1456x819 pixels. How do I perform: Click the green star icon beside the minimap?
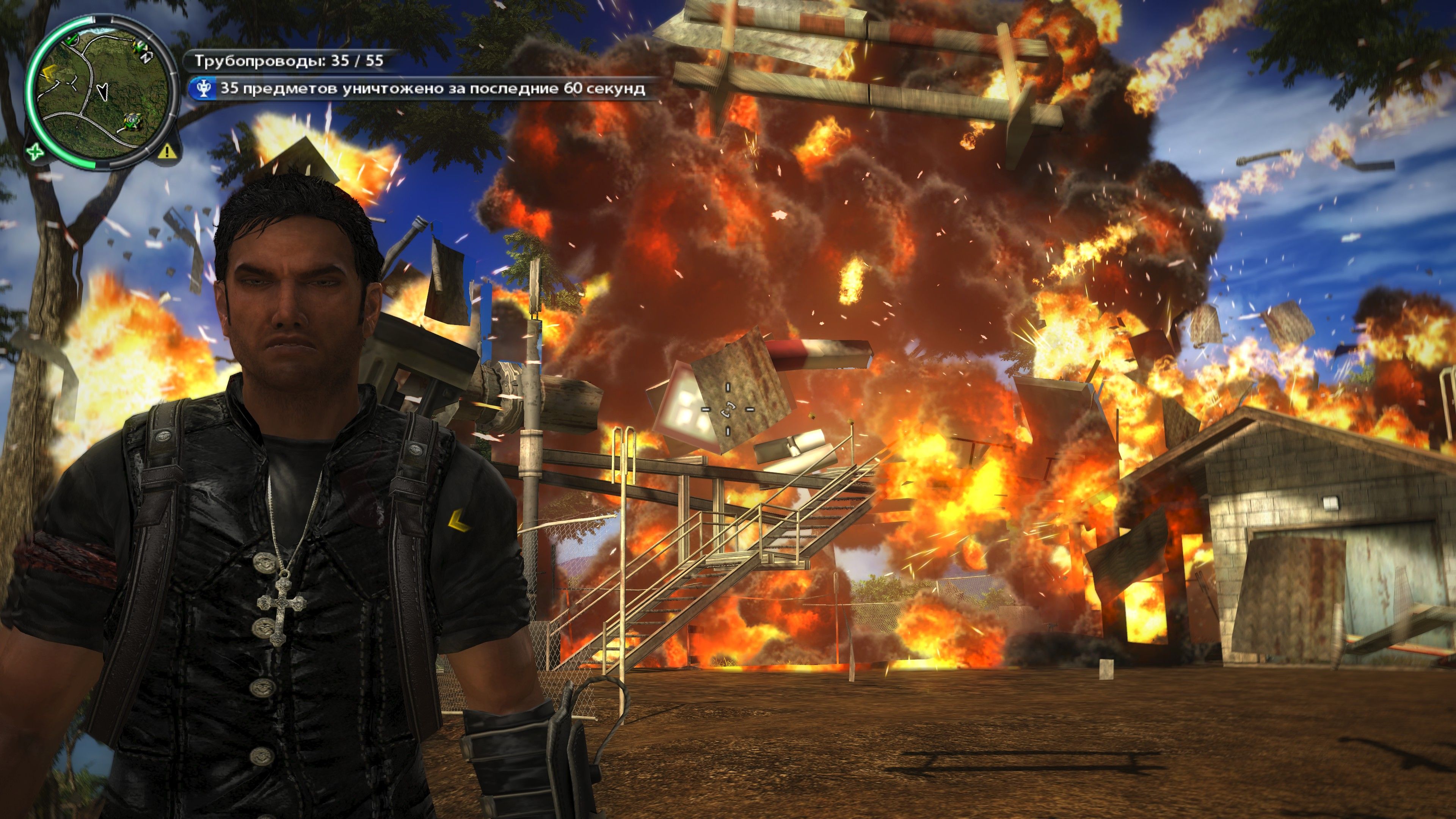click(35, 152)
